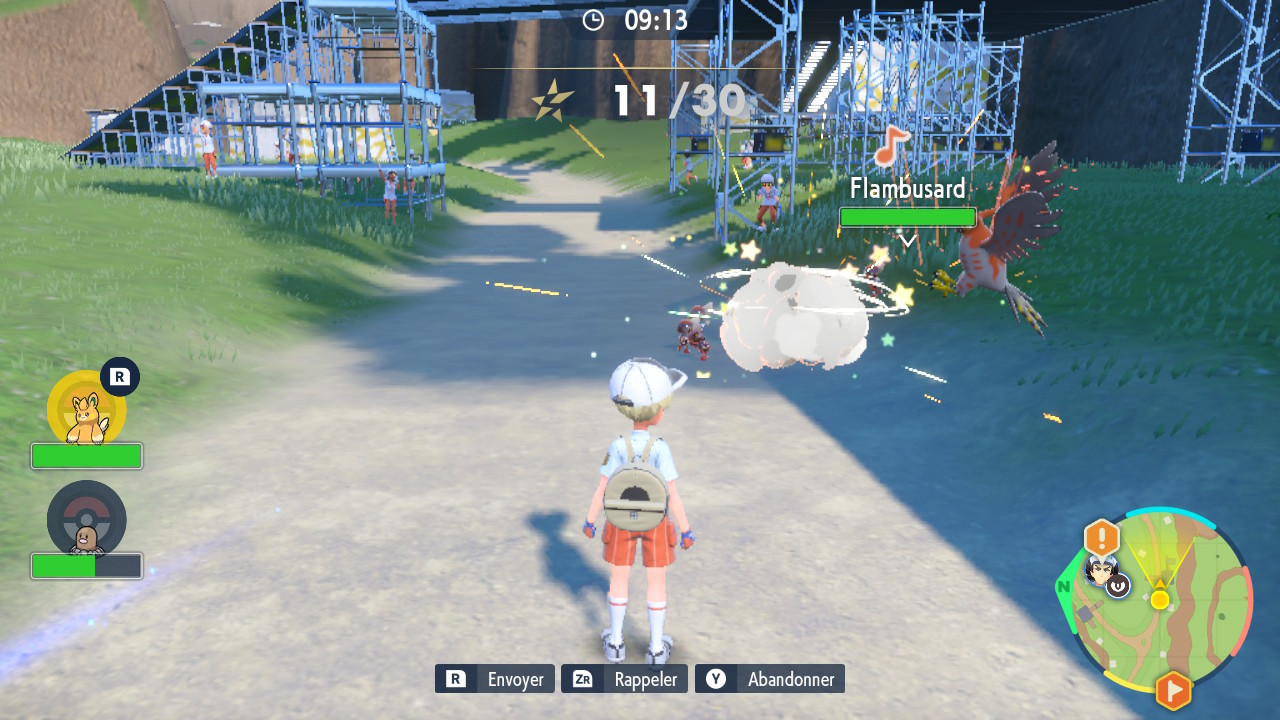Choose the Abandonner action
The image size is (1280, 720).
click(x=770, y=679)
